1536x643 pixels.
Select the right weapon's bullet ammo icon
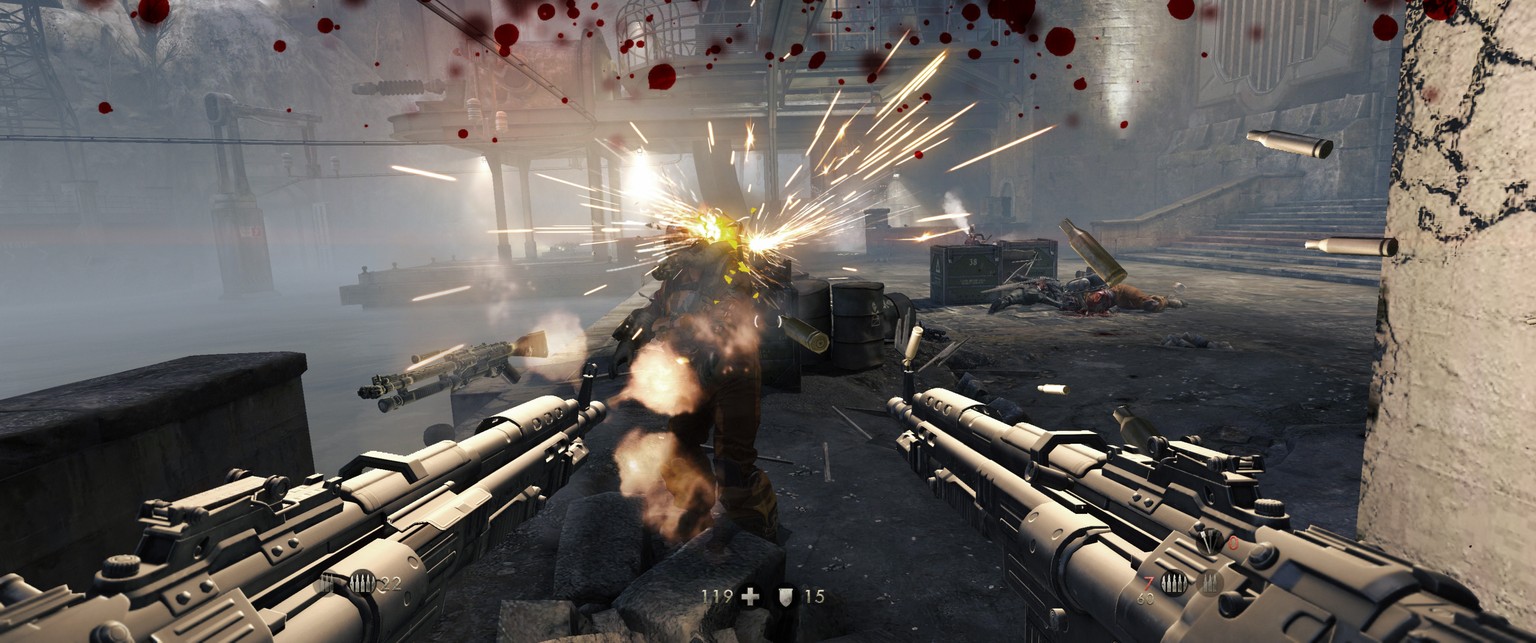tap(1175, 583)
